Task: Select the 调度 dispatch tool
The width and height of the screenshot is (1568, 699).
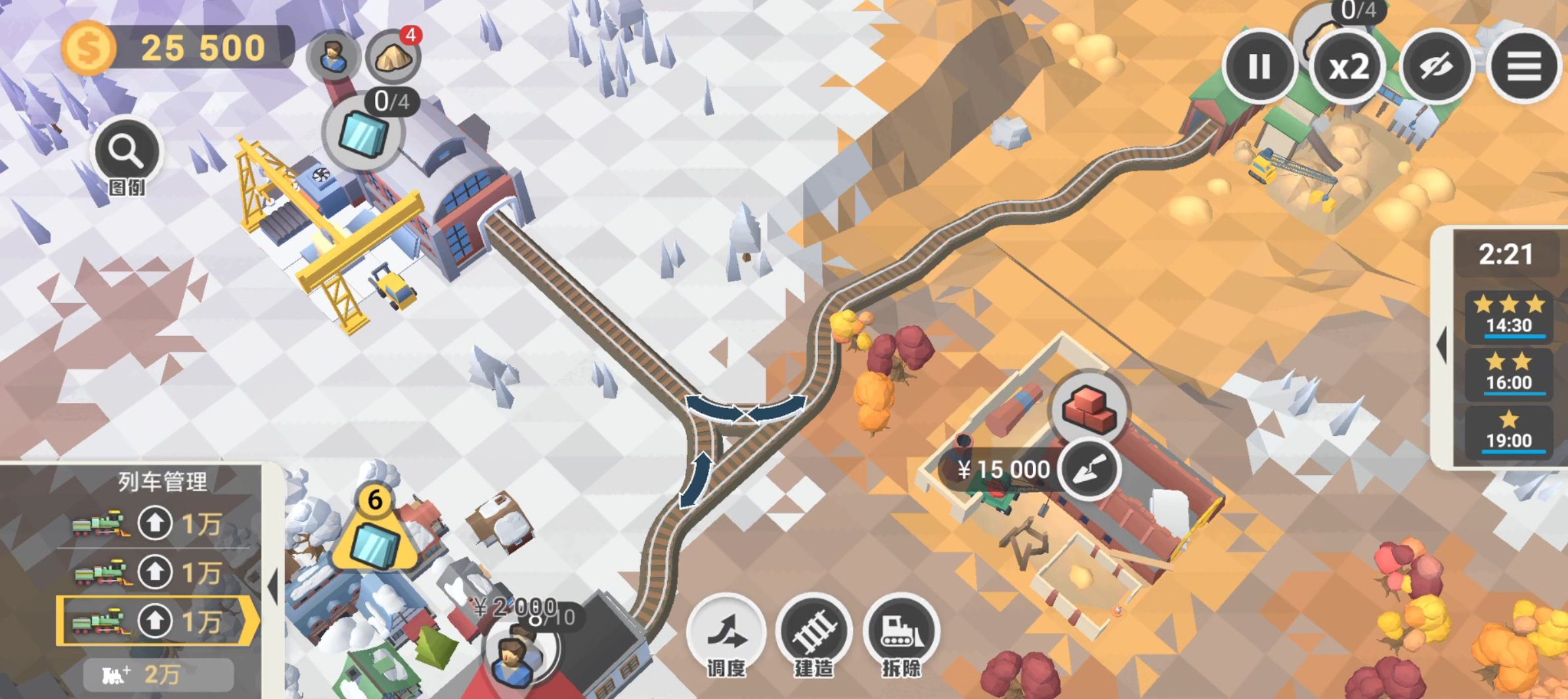Action: [726, 633]
